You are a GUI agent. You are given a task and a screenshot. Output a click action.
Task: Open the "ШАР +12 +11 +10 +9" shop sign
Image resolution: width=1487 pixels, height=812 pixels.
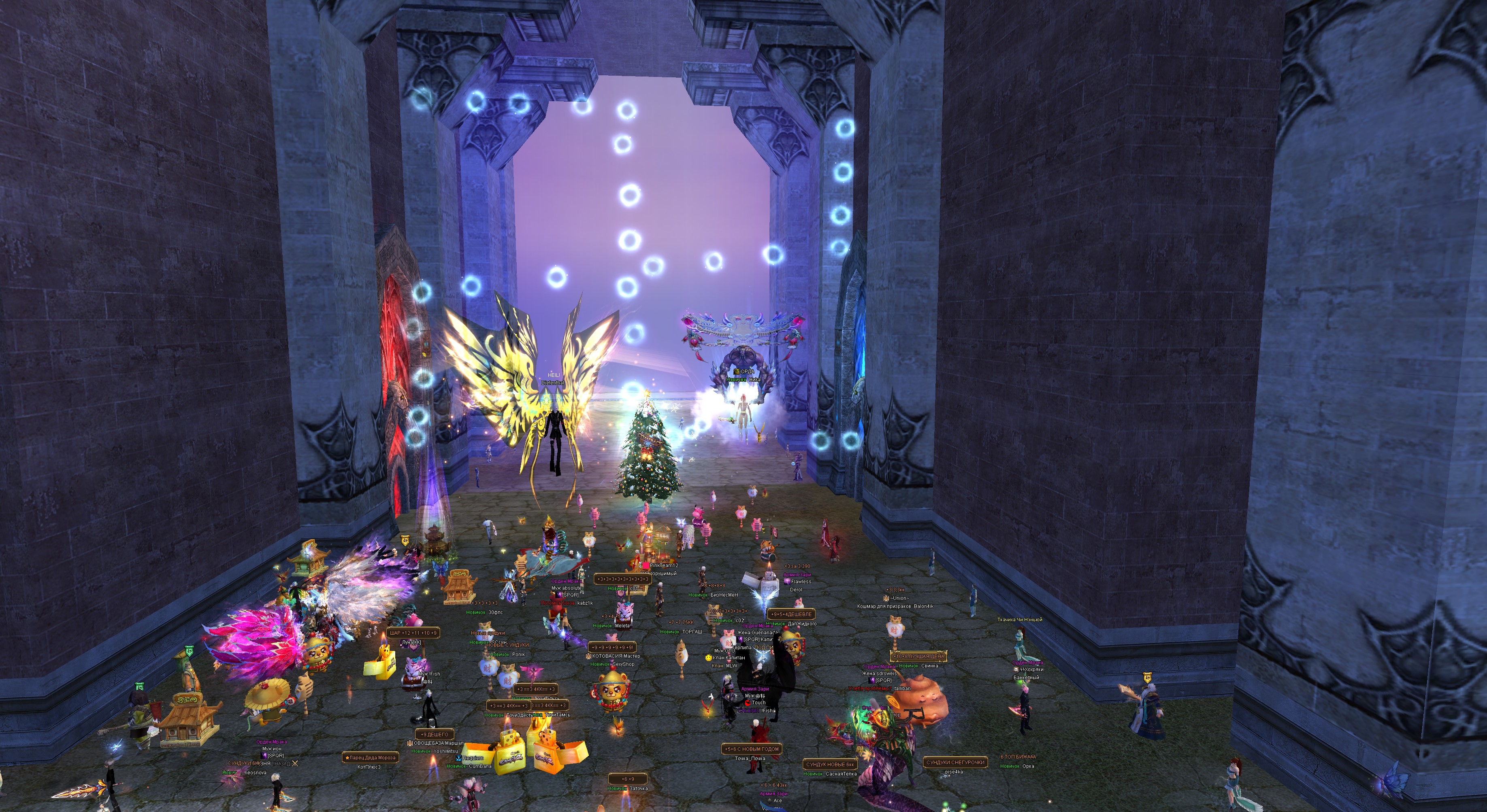(x=413, y=633)
